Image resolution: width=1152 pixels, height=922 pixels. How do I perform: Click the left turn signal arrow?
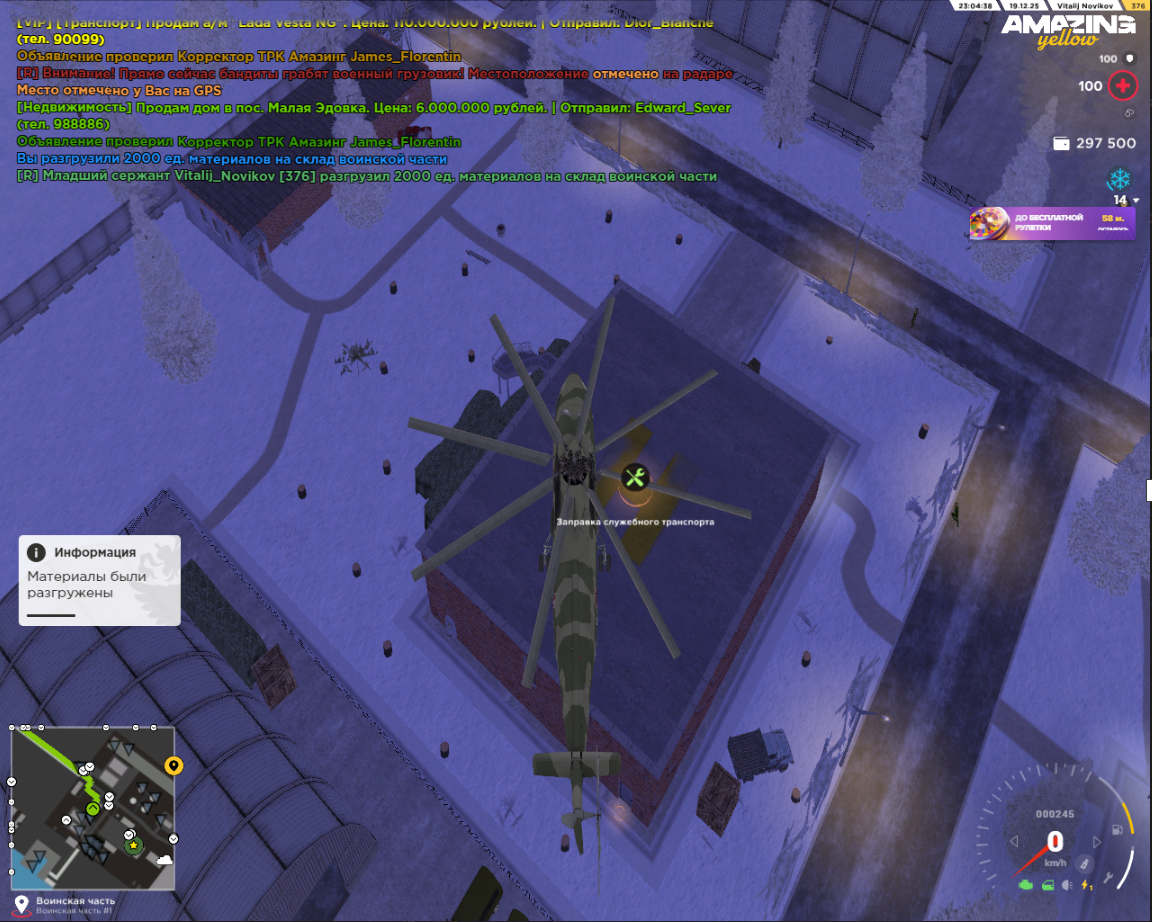[1015, 841]
